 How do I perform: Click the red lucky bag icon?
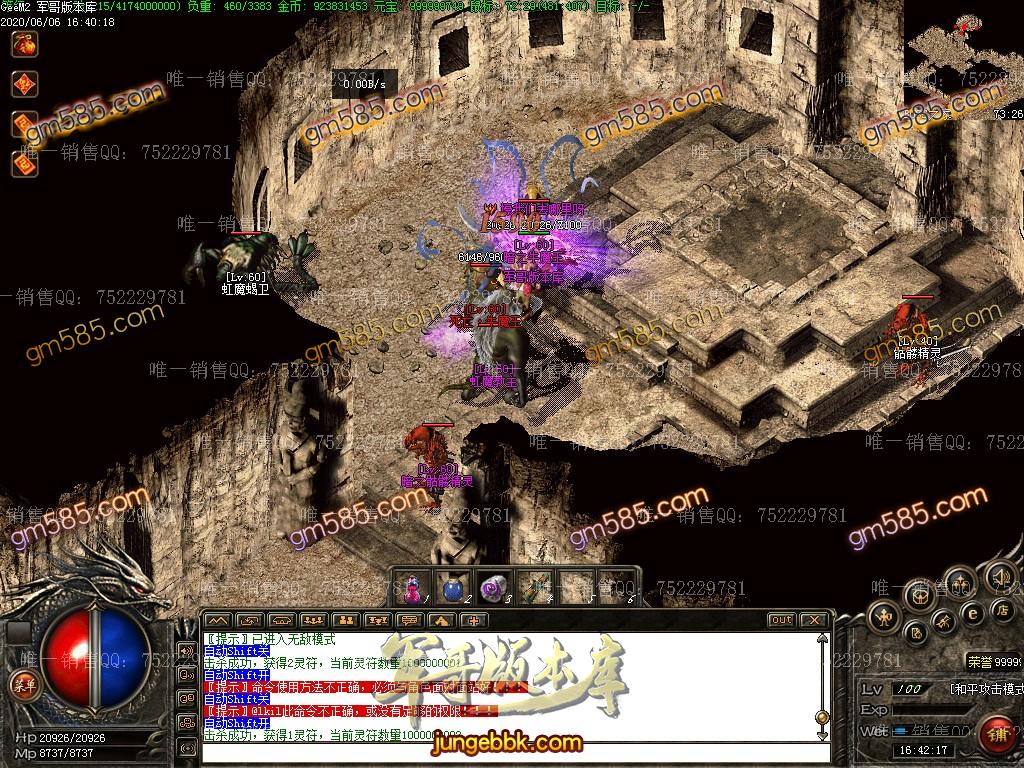tap(24, 43)
